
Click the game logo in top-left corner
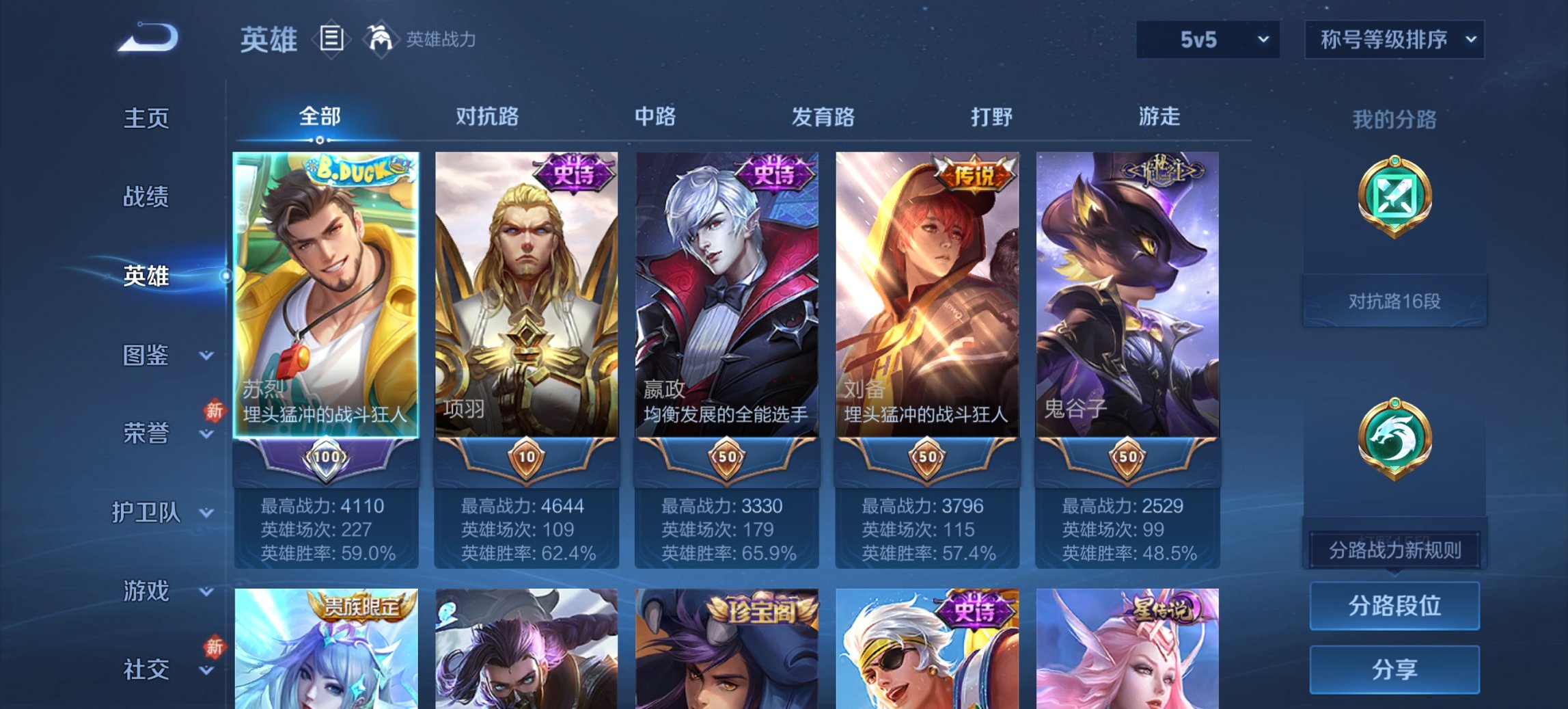[x=147, y=38]
